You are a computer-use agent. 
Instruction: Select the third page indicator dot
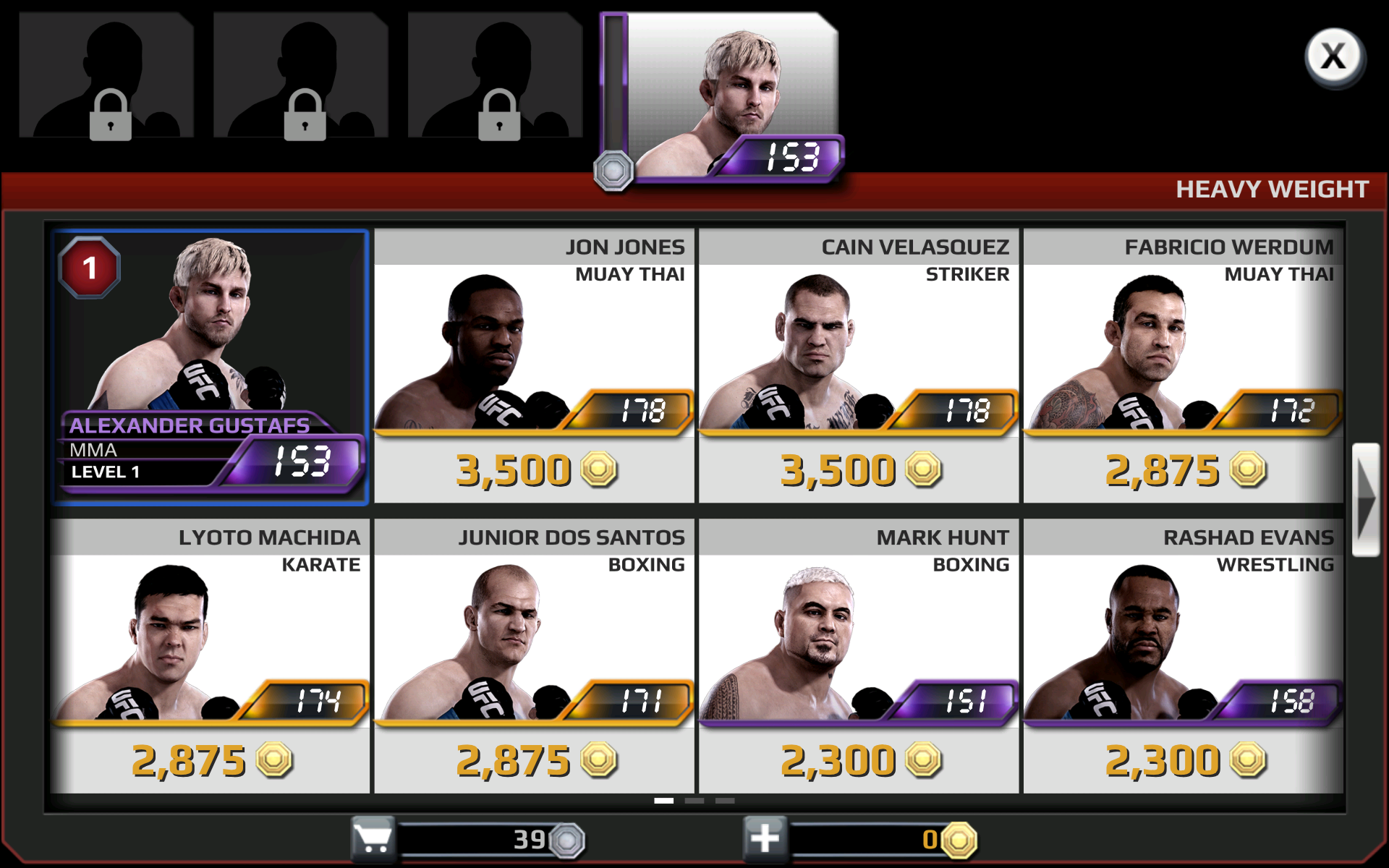click(726, 801)
